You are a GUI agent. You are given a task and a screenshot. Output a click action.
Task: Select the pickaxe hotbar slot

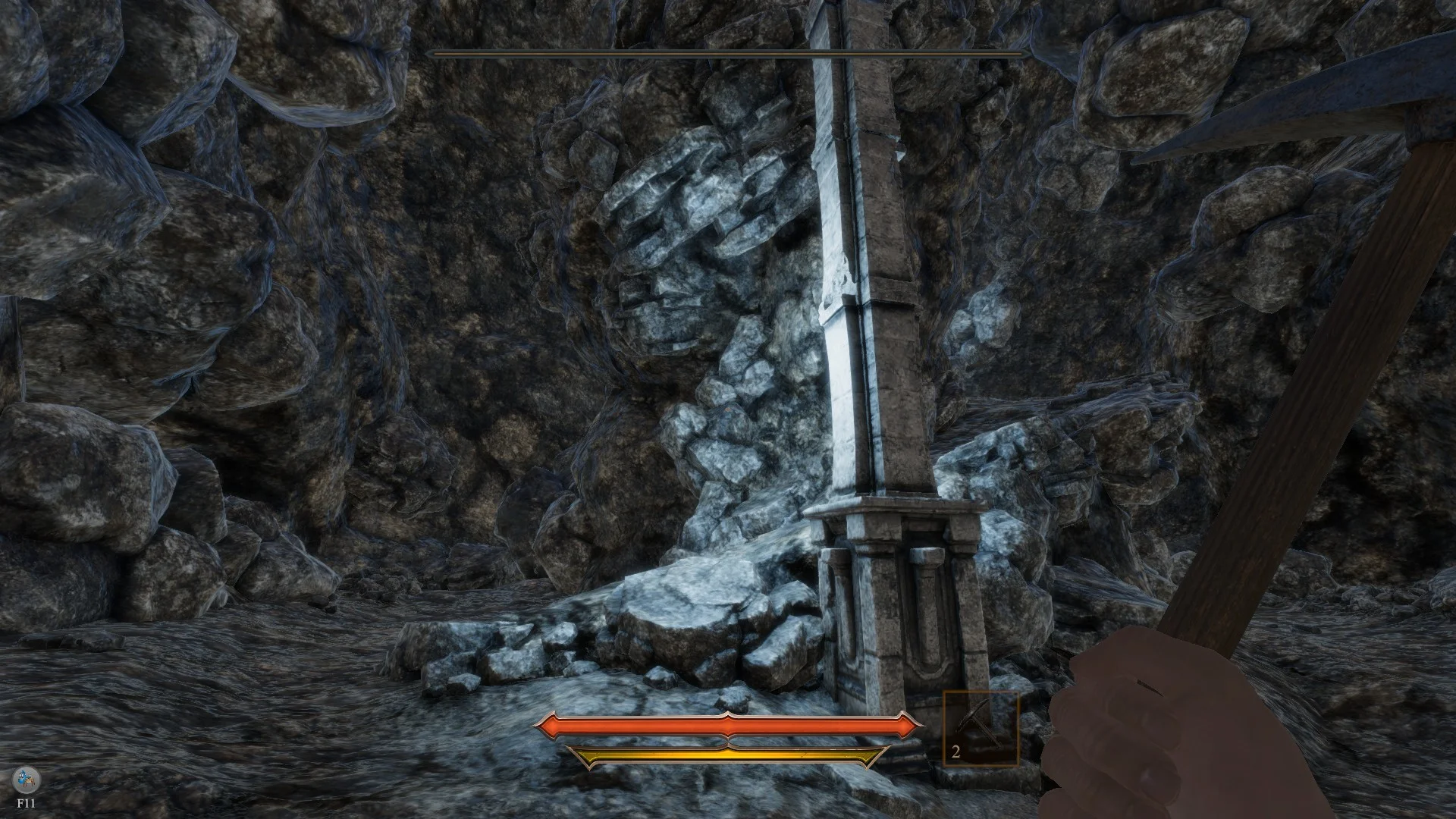click(x=980, y=728)
